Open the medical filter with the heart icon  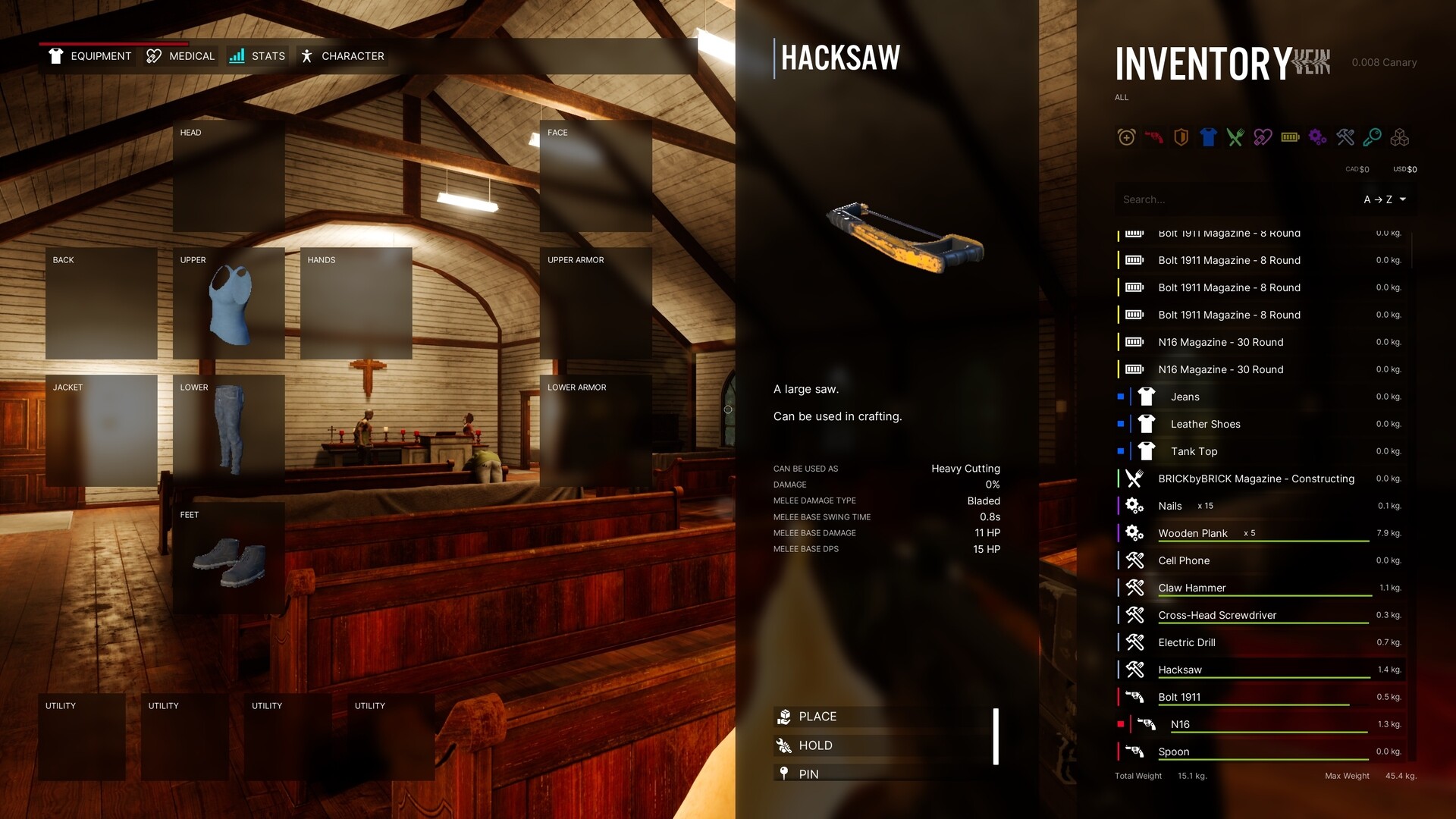pyautogui.click(x=1263, y=137)
